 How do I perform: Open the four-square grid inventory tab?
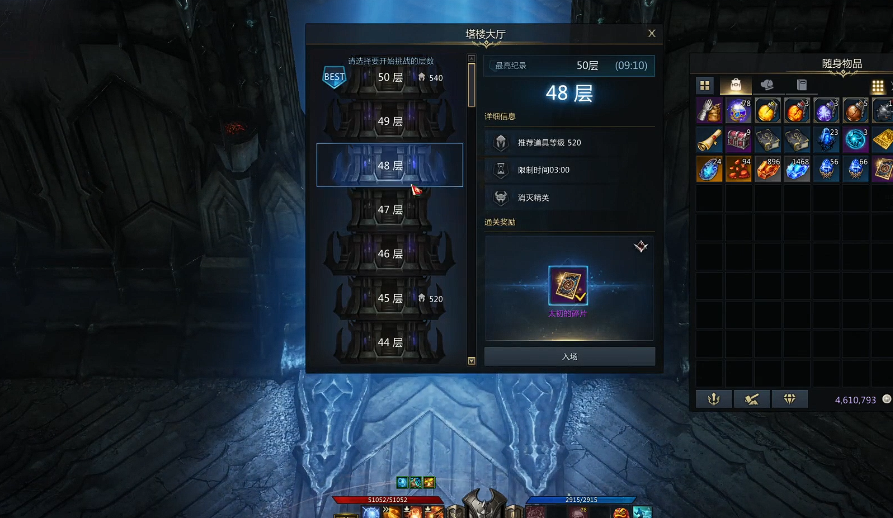704,86
